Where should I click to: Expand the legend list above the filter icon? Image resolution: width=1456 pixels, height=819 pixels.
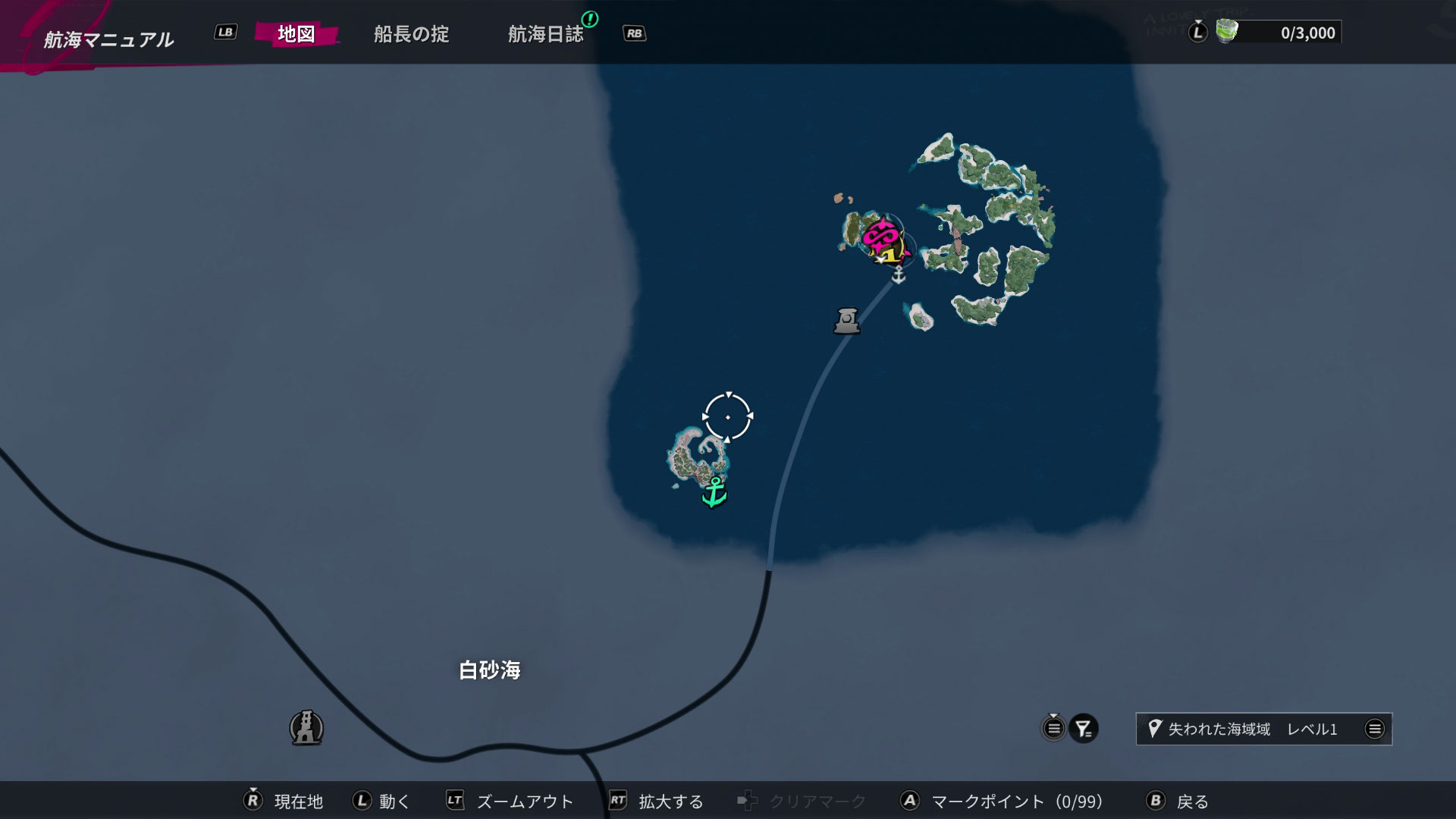[x=1053, y=728]
